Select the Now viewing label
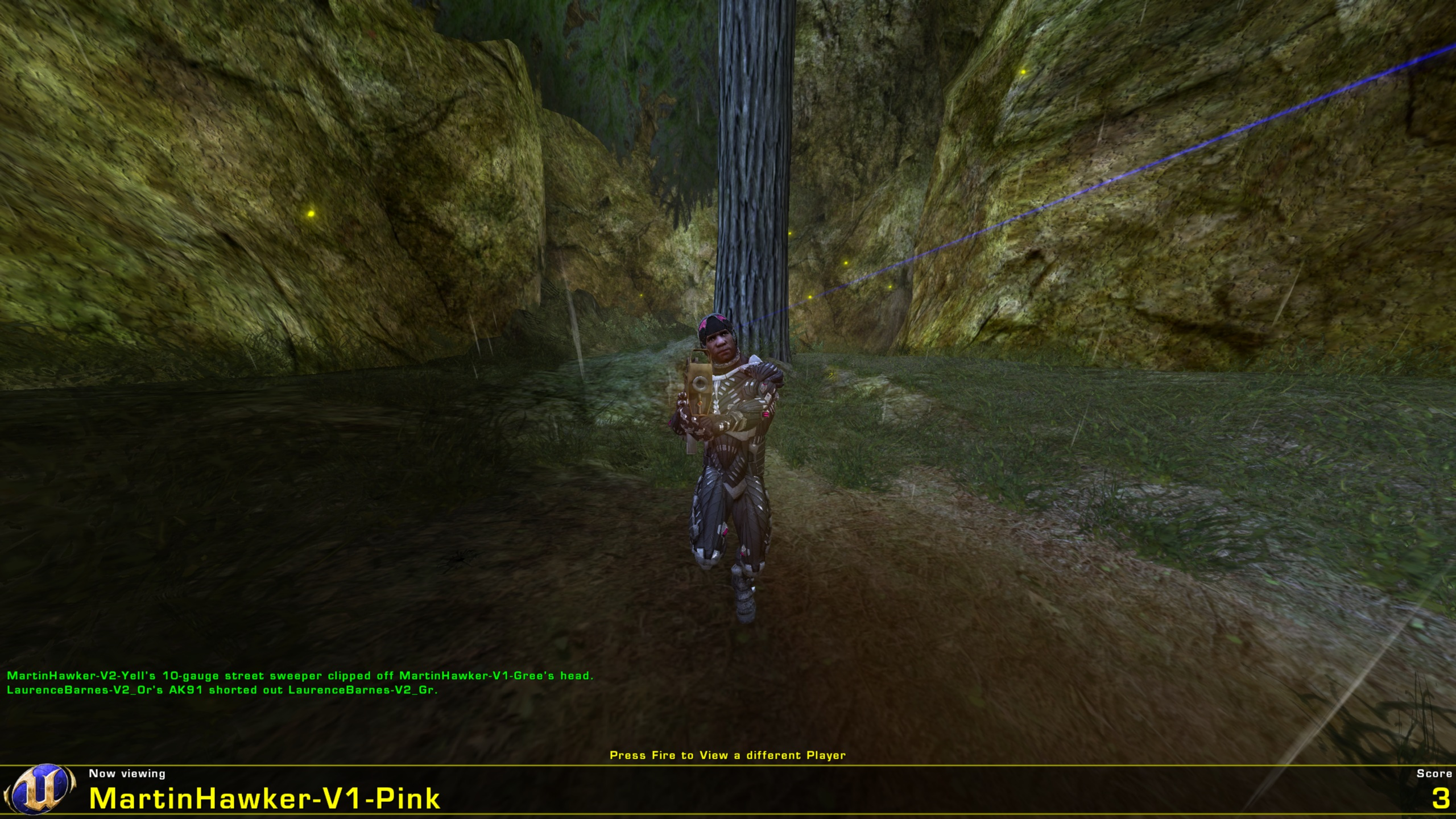Screen dimensions: 1456x819 (126, 773)
